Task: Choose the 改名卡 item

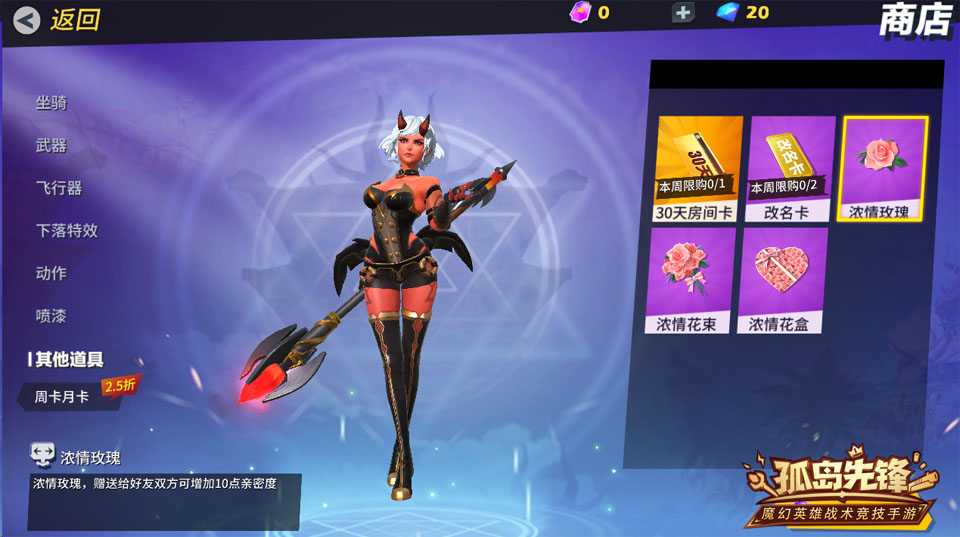Action: coord(791,168)
